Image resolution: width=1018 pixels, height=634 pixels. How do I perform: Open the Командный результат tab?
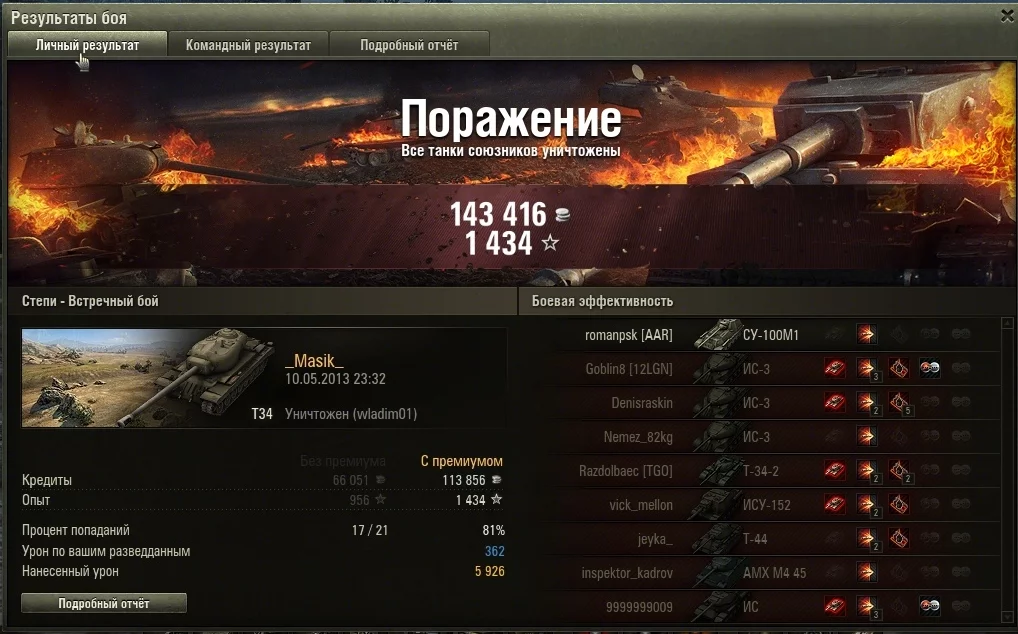click(248, 45)
